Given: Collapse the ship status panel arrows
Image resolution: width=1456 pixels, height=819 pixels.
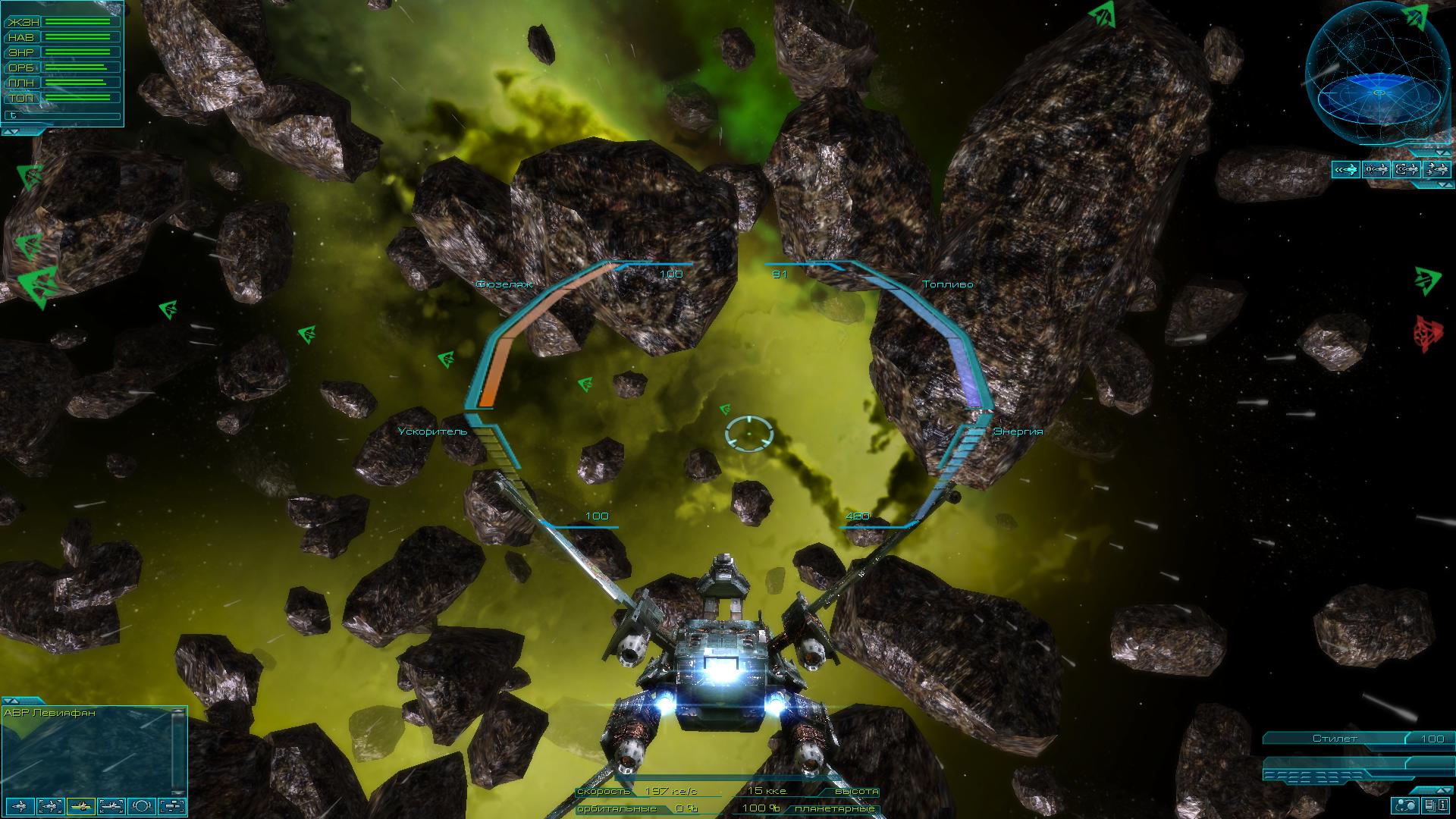Looking at the screenshot, I should (12, 132).
